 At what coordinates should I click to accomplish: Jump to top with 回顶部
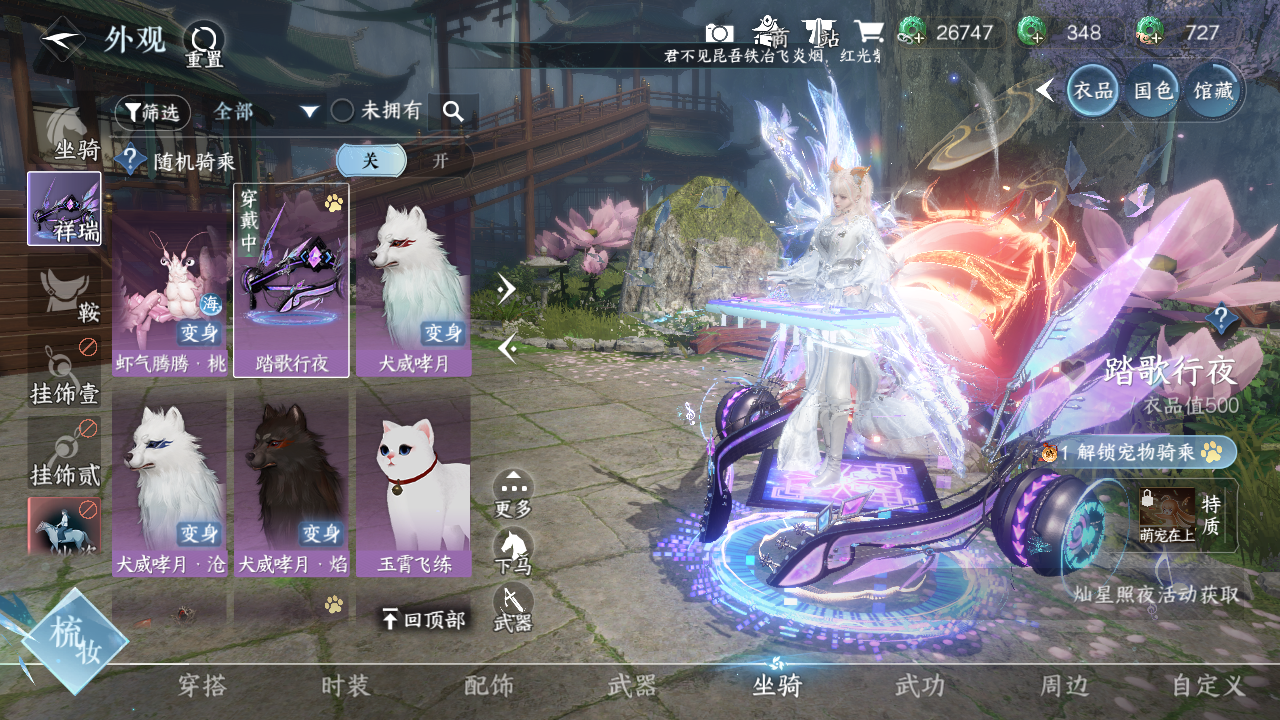coord(423,620)
